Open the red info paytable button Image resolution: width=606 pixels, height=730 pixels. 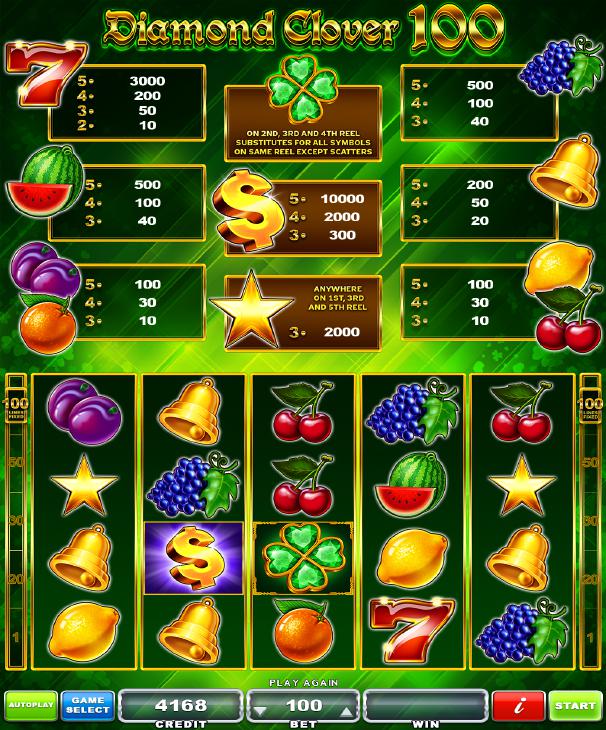point(520,706)
